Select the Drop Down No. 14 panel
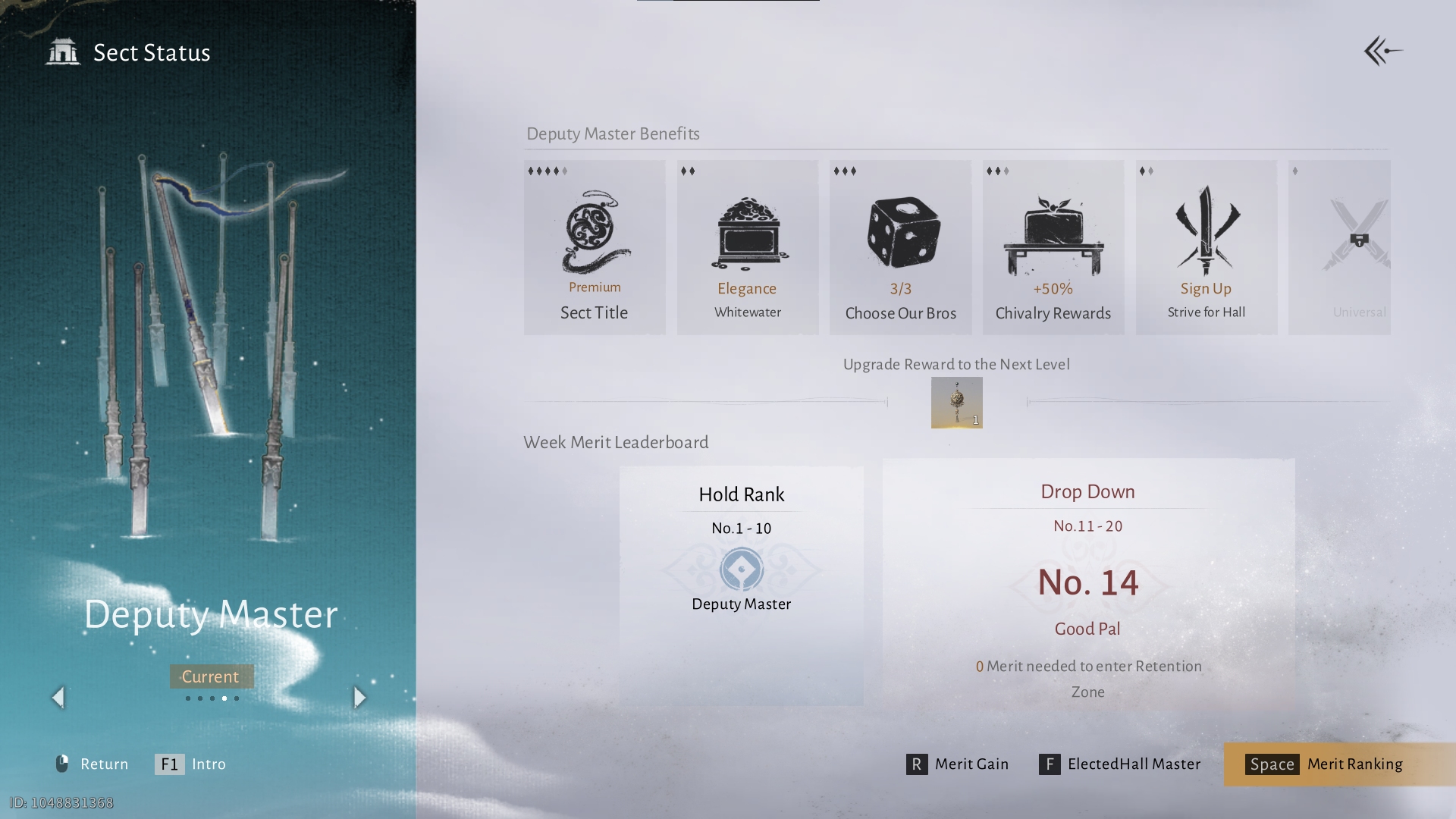Viewport: 1456px width, 819px height. 1087,584
